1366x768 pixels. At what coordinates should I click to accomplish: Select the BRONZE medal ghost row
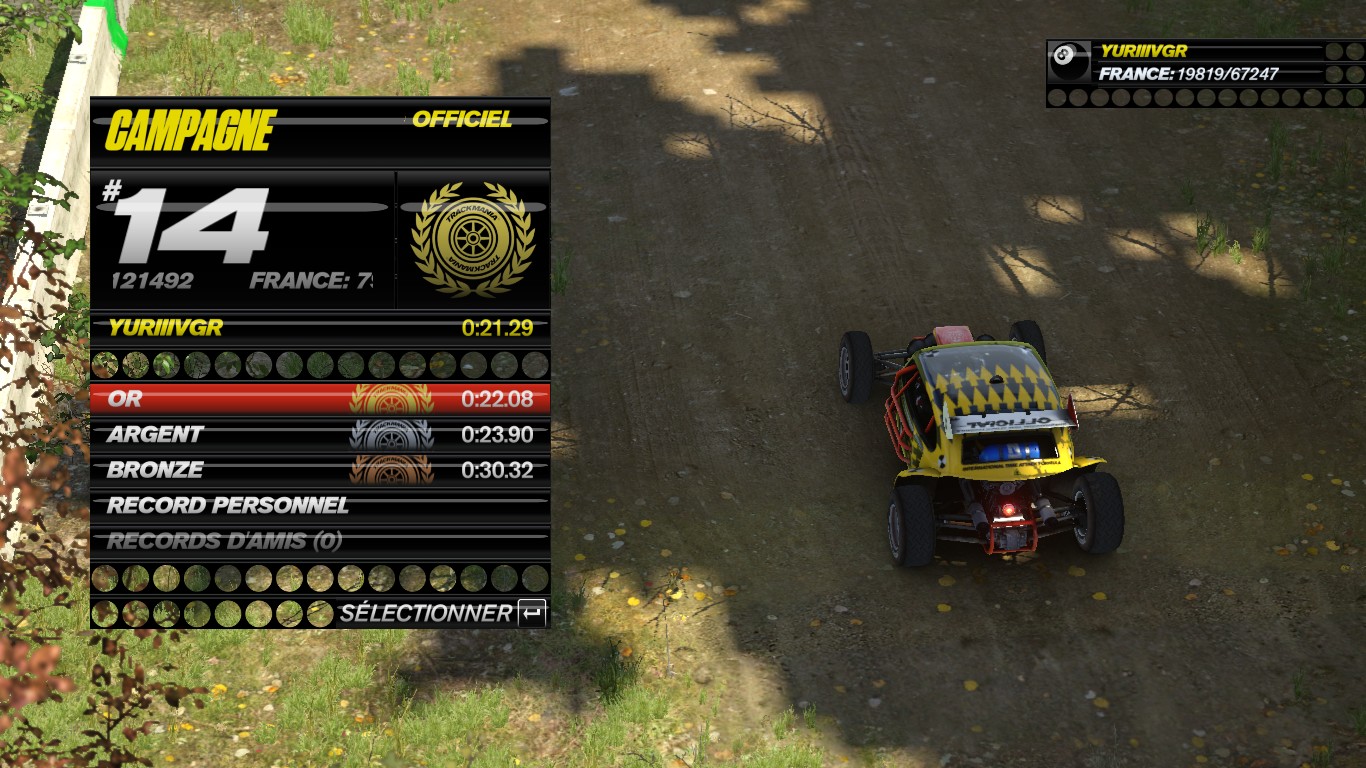tap(320, 470)
